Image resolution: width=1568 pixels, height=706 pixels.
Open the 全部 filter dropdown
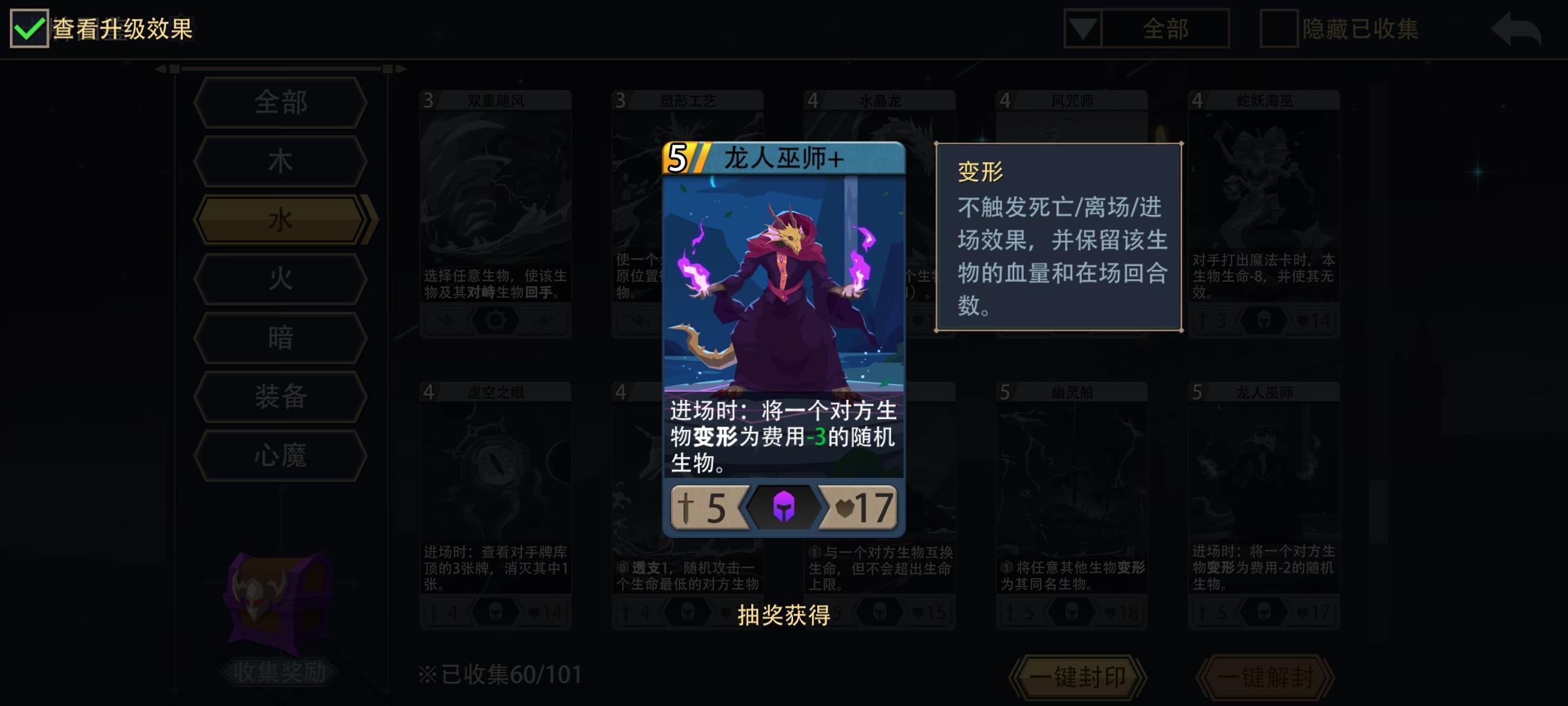pos(1147,29)
